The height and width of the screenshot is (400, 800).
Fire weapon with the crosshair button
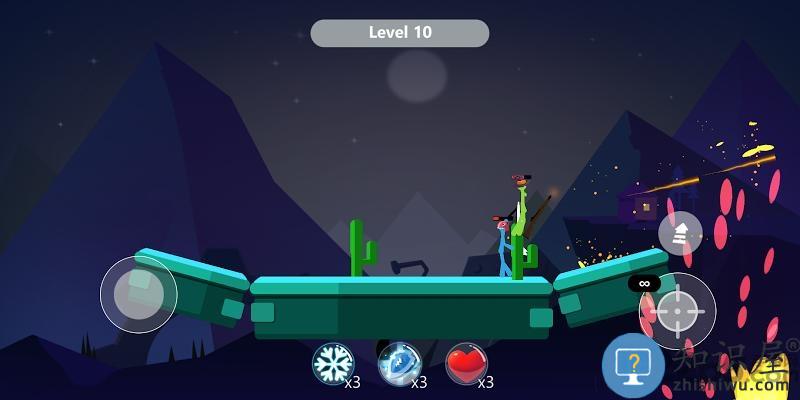click(678, 311)
